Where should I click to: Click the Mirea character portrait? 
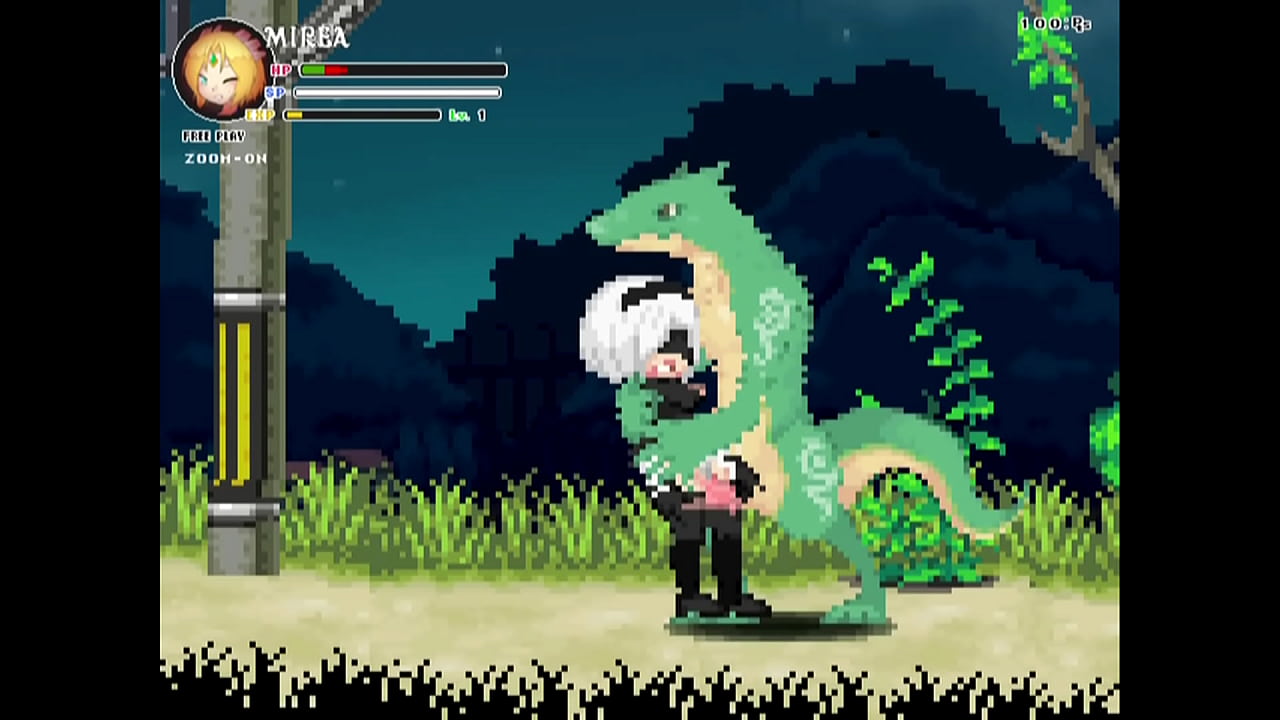tap(222, 70)
